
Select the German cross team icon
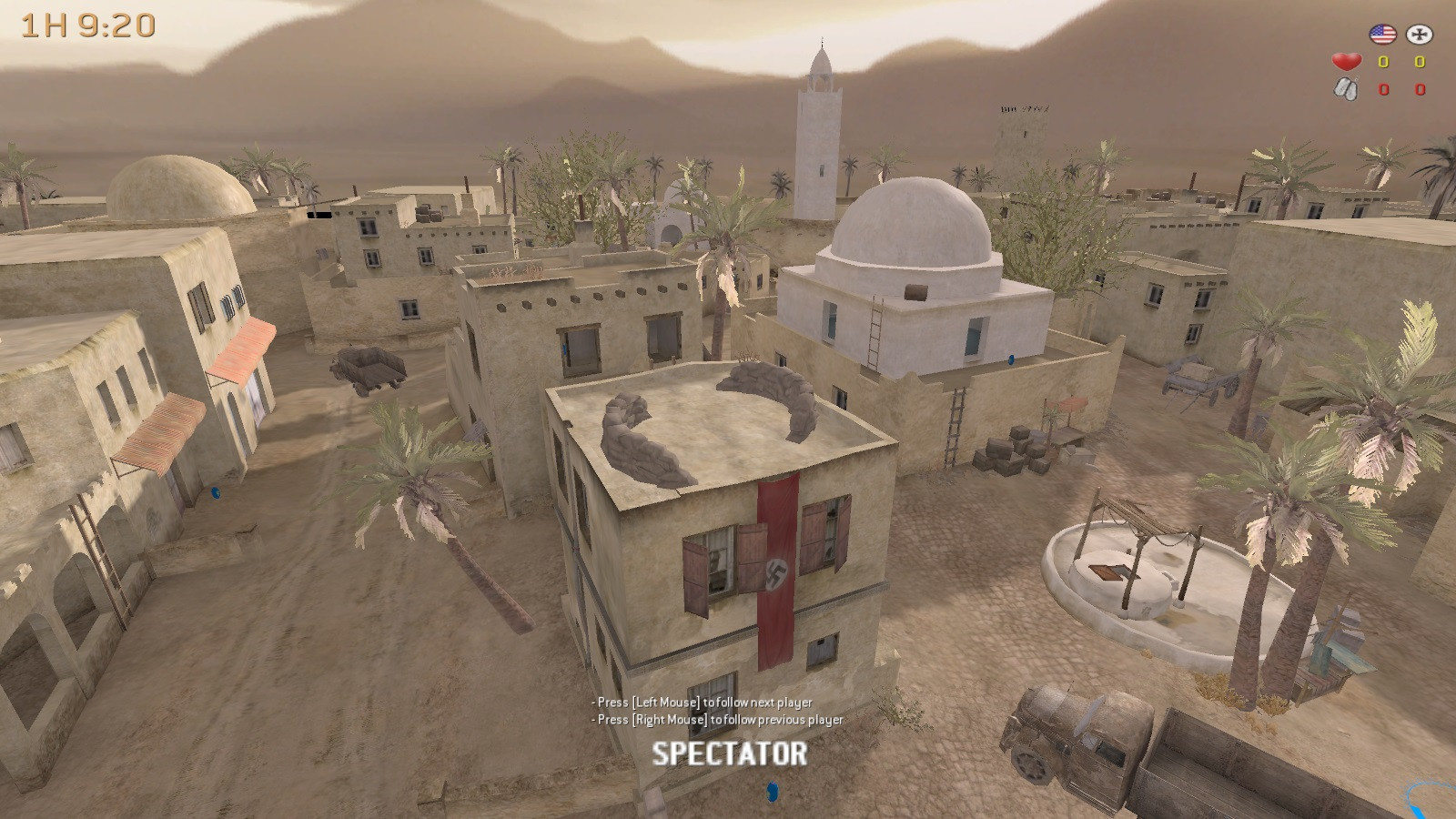click(1417, 35)
